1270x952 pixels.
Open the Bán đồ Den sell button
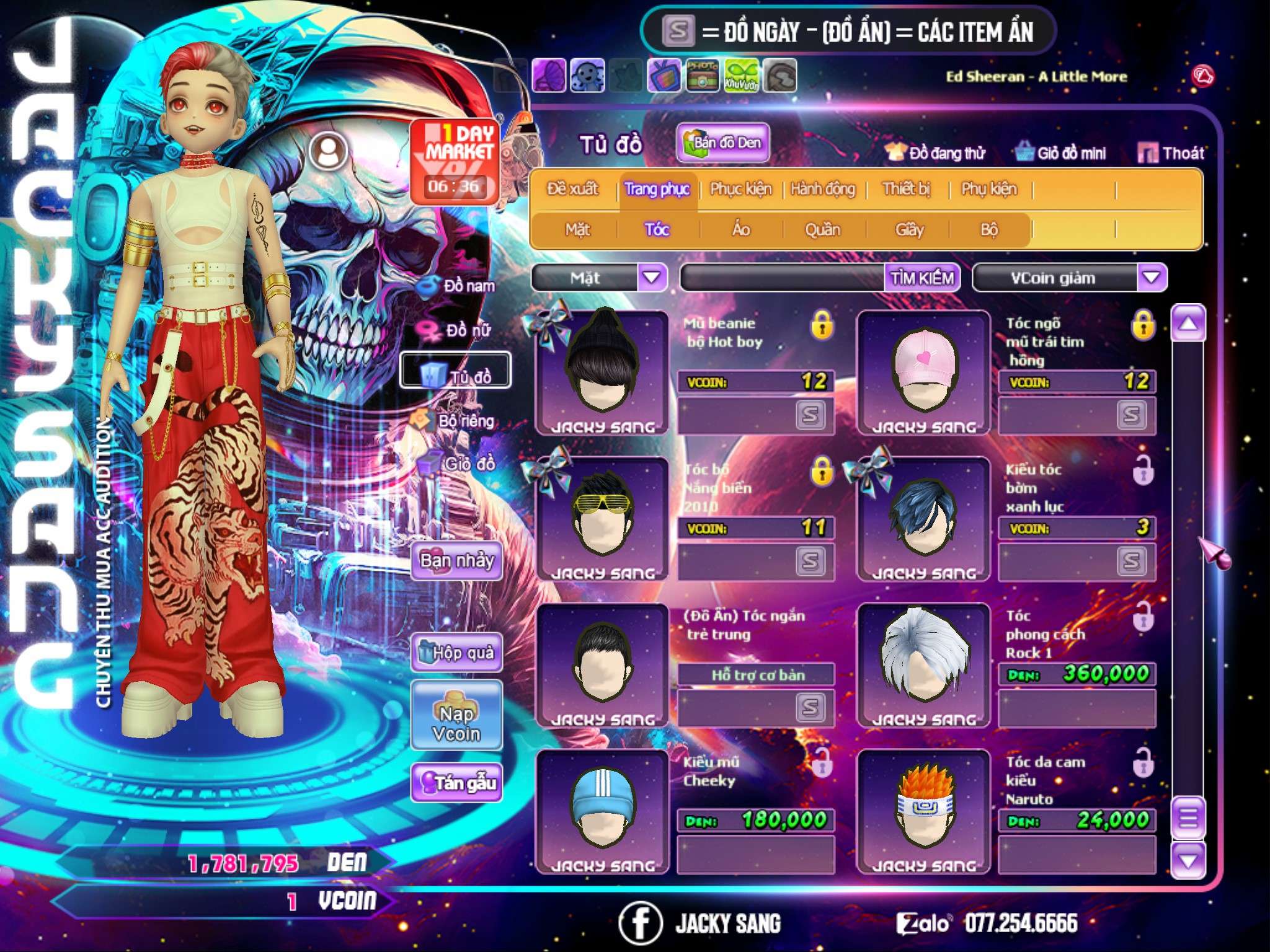point(722,143)
